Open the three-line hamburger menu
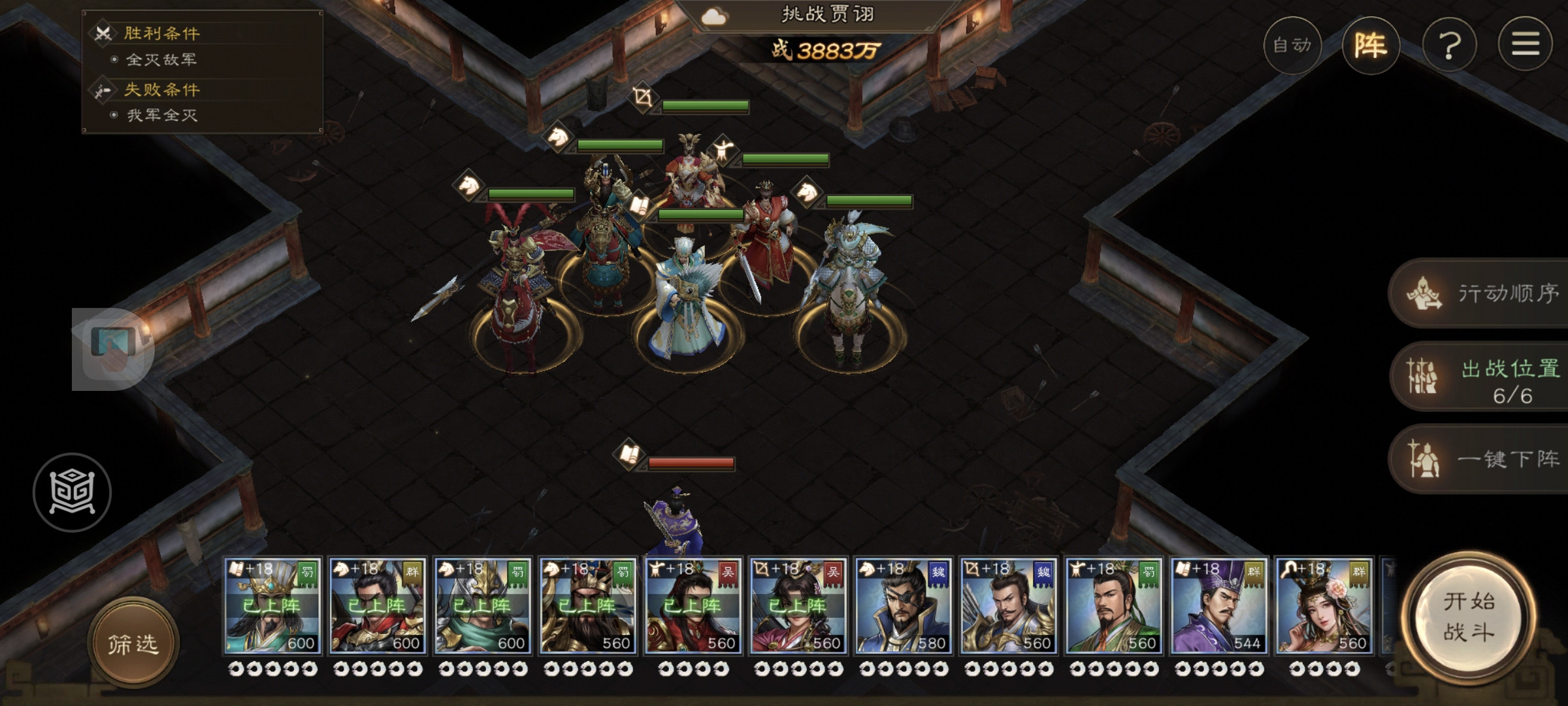 coord(1525,45)
